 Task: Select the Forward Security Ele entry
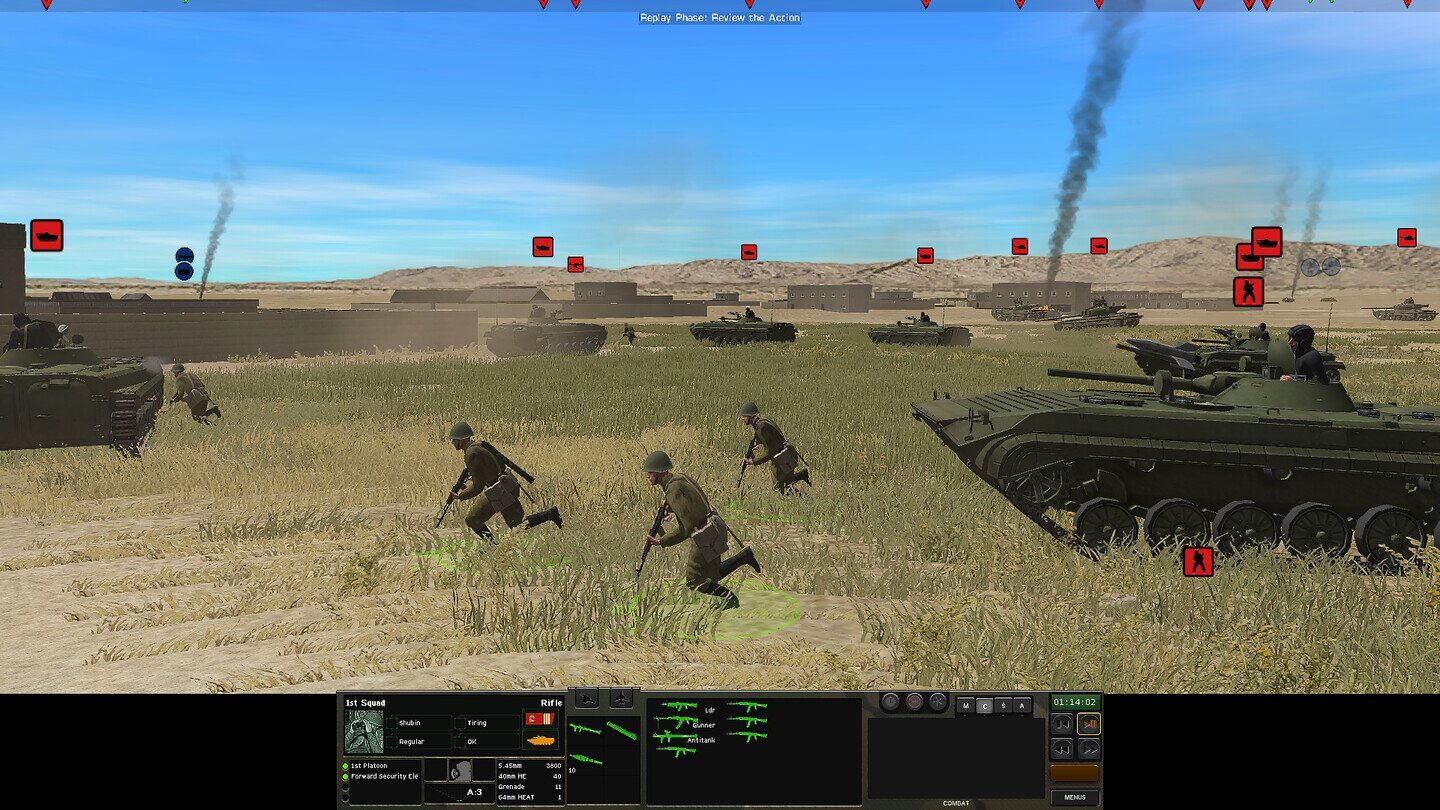pyautogui.click(x=384, y=776)
